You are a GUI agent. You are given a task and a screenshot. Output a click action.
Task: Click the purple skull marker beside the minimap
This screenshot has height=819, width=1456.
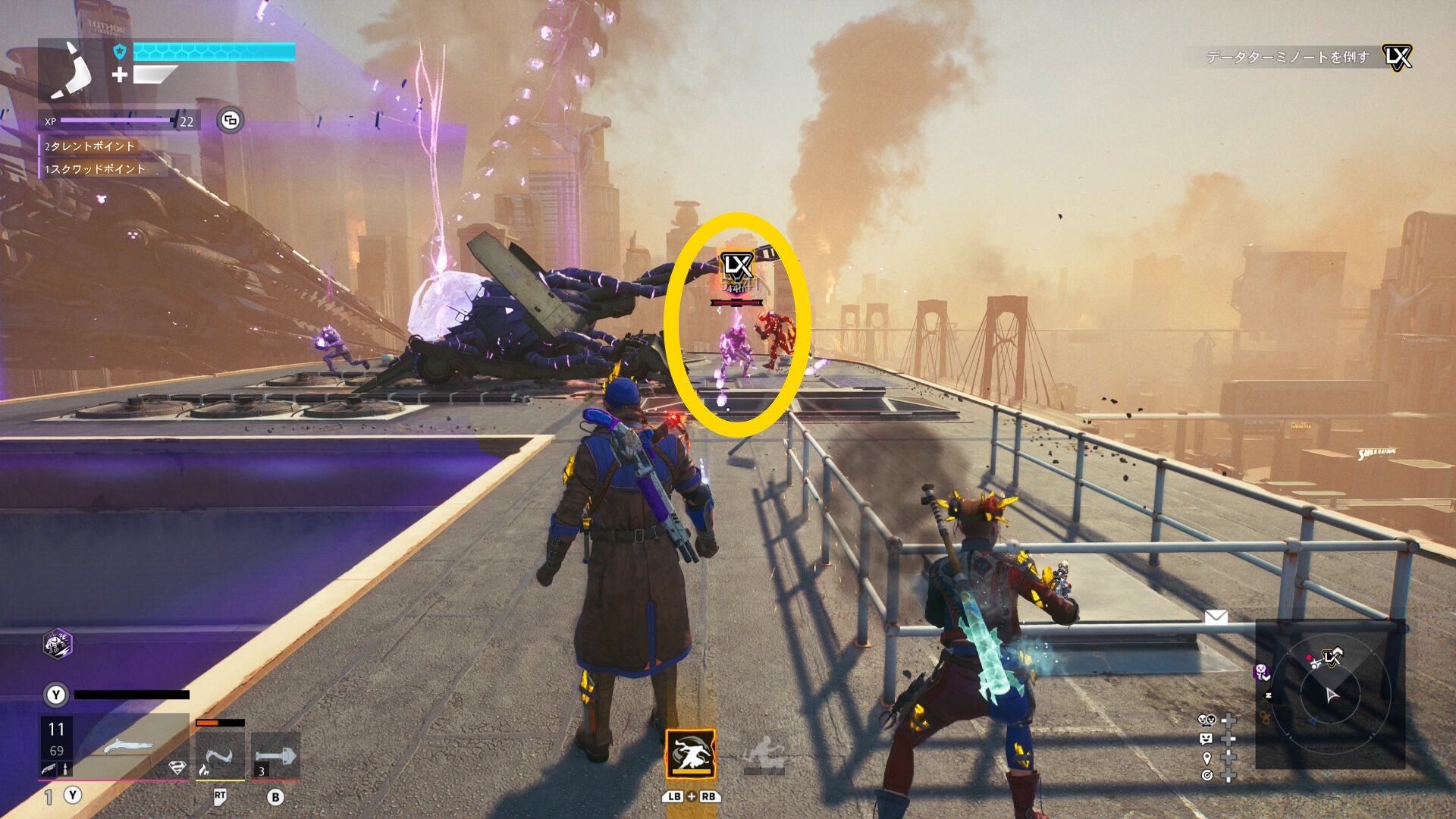1262,672
